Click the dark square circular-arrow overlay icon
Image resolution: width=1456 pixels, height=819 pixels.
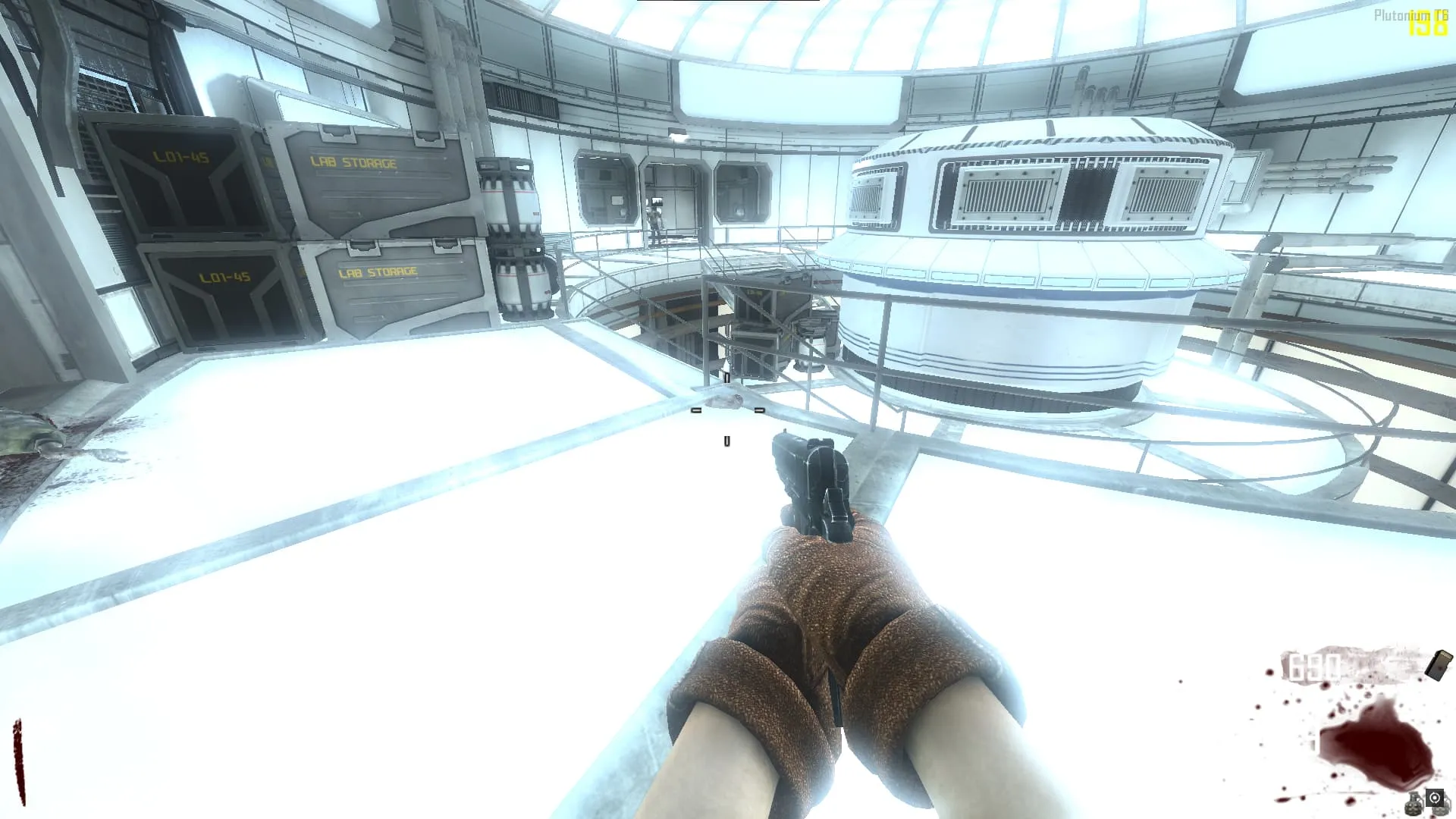click(x=1435, y=798)
